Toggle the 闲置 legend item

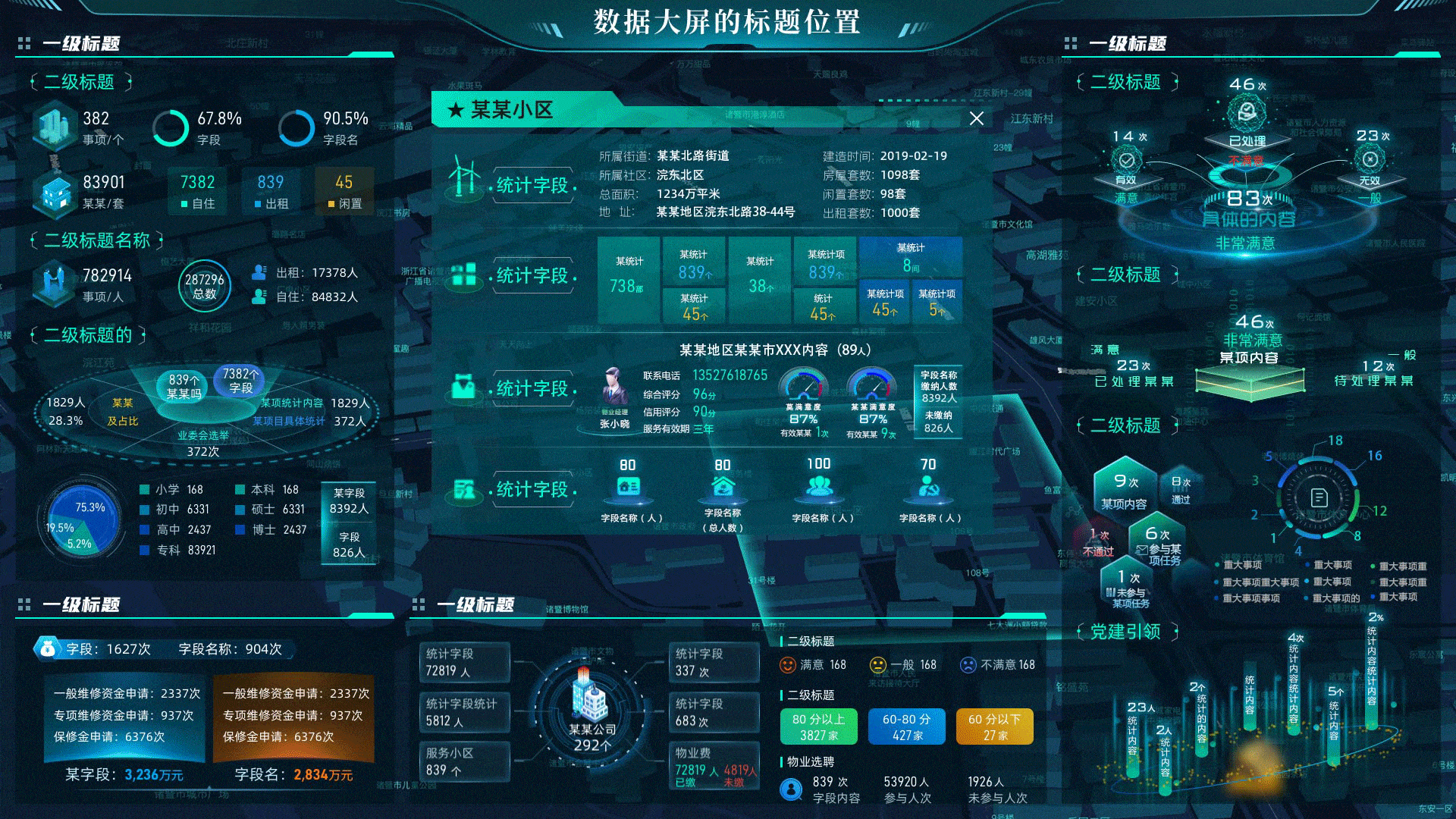(345, 190)
